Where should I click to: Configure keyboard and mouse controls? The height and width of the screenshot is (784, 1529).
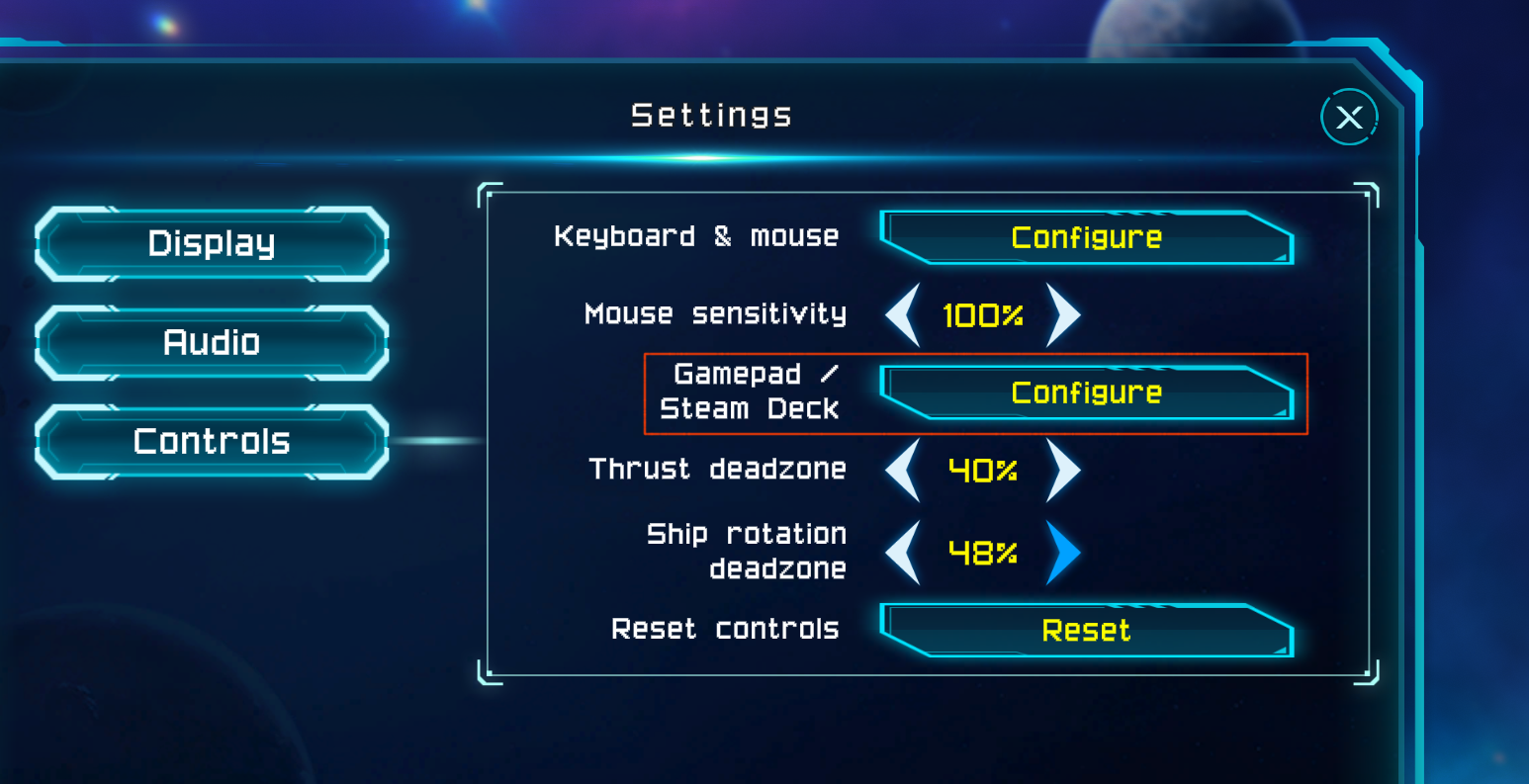[1085, 237]
